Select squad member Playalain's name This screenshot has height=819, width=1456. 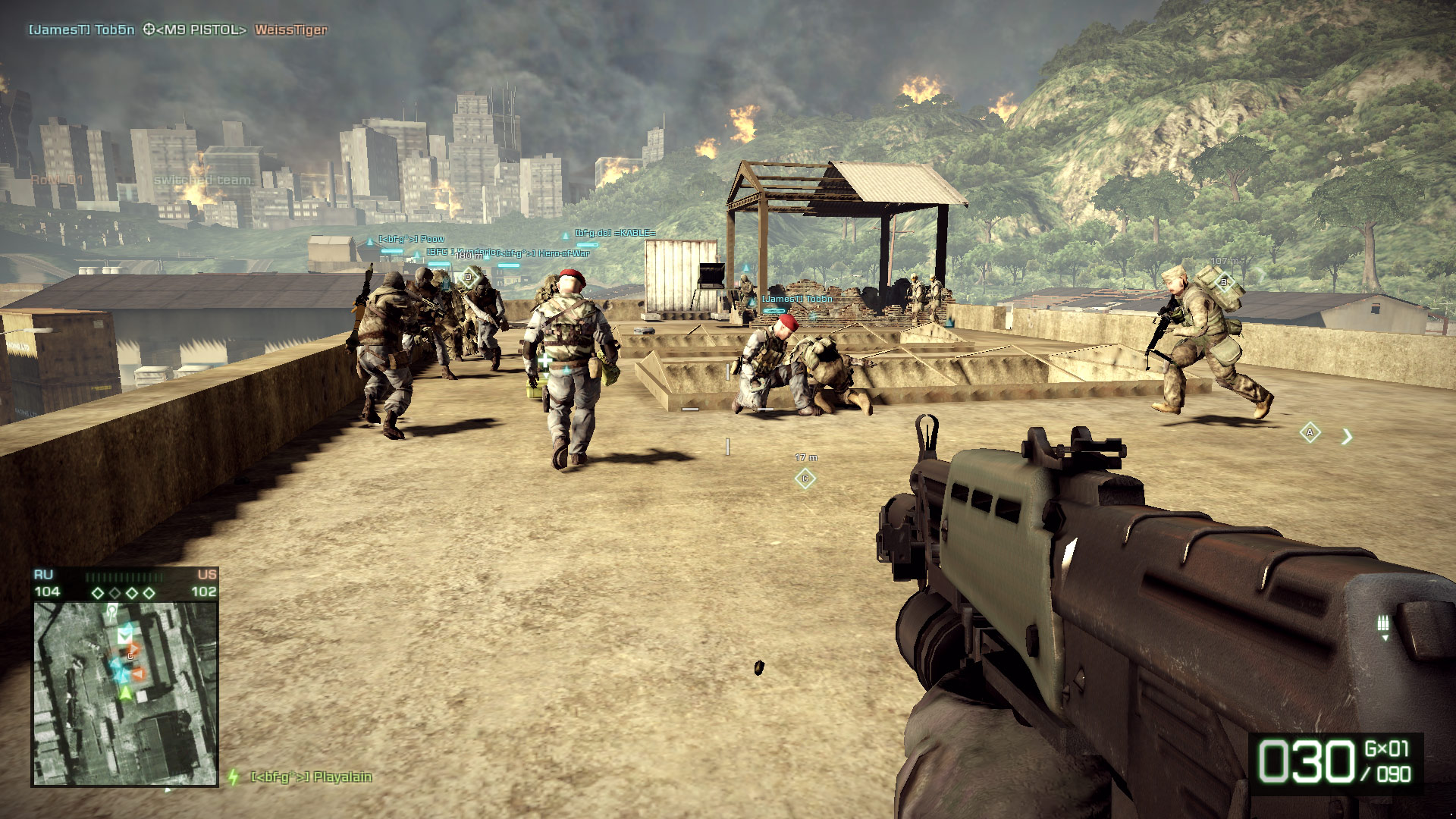click(x=311, y=777)
